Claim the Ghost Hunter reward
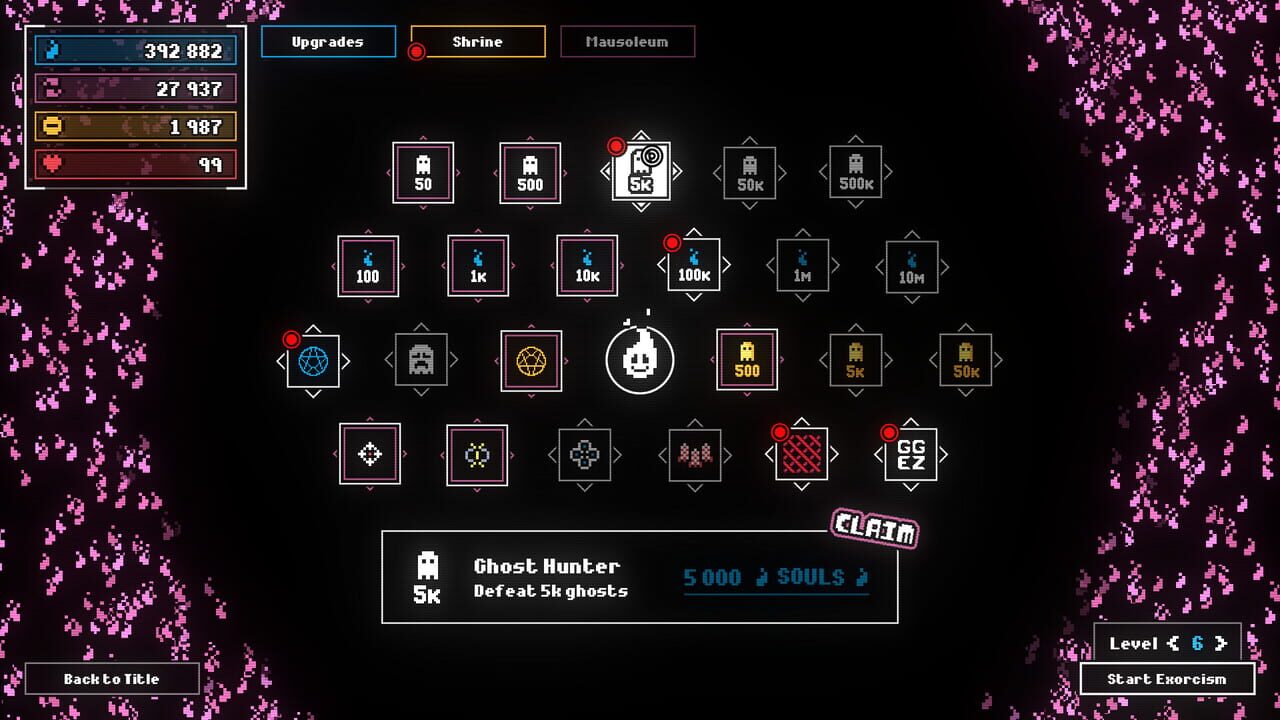 click(x=874, y=530)
